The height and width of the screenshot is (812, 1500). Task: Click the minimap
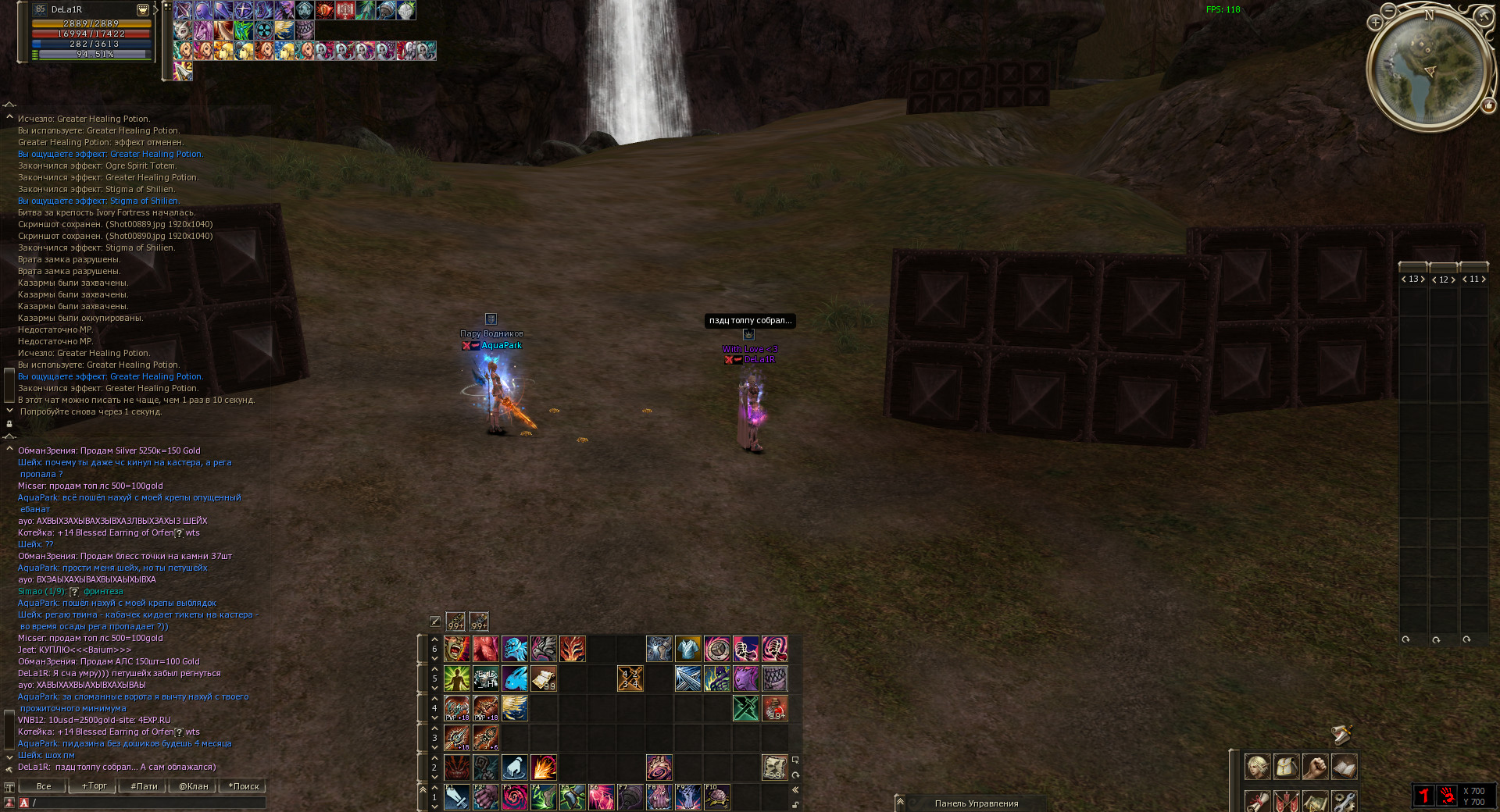[1427, 69]
